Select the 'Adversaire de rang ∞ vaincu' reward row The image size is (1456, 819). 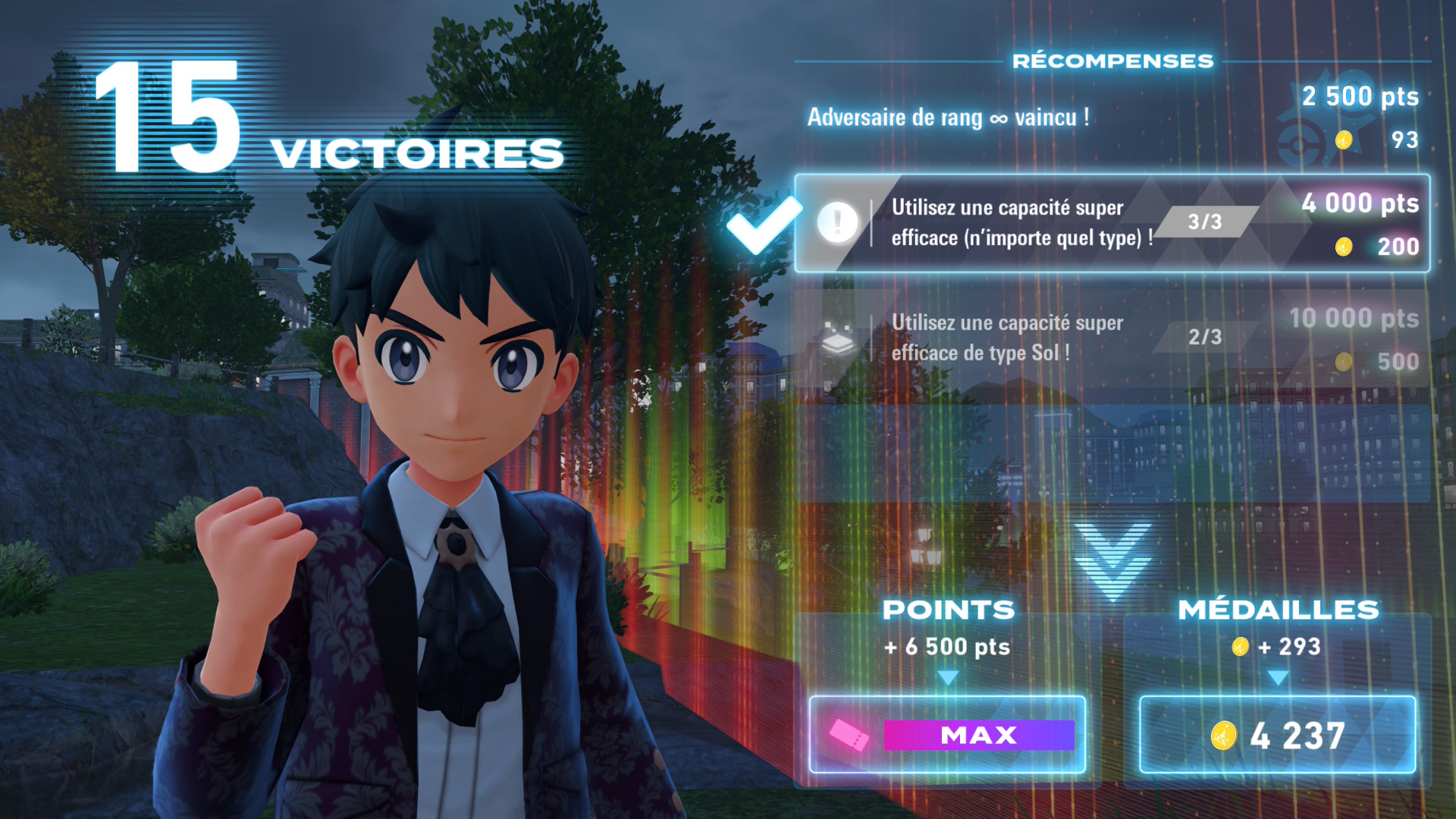1112,118
